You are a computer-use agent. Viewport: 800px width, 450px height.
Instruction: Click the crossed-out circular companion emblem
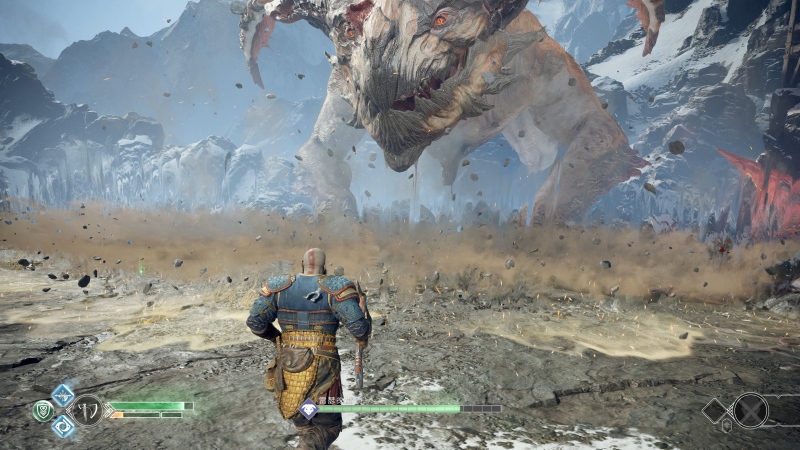[751, 410]
